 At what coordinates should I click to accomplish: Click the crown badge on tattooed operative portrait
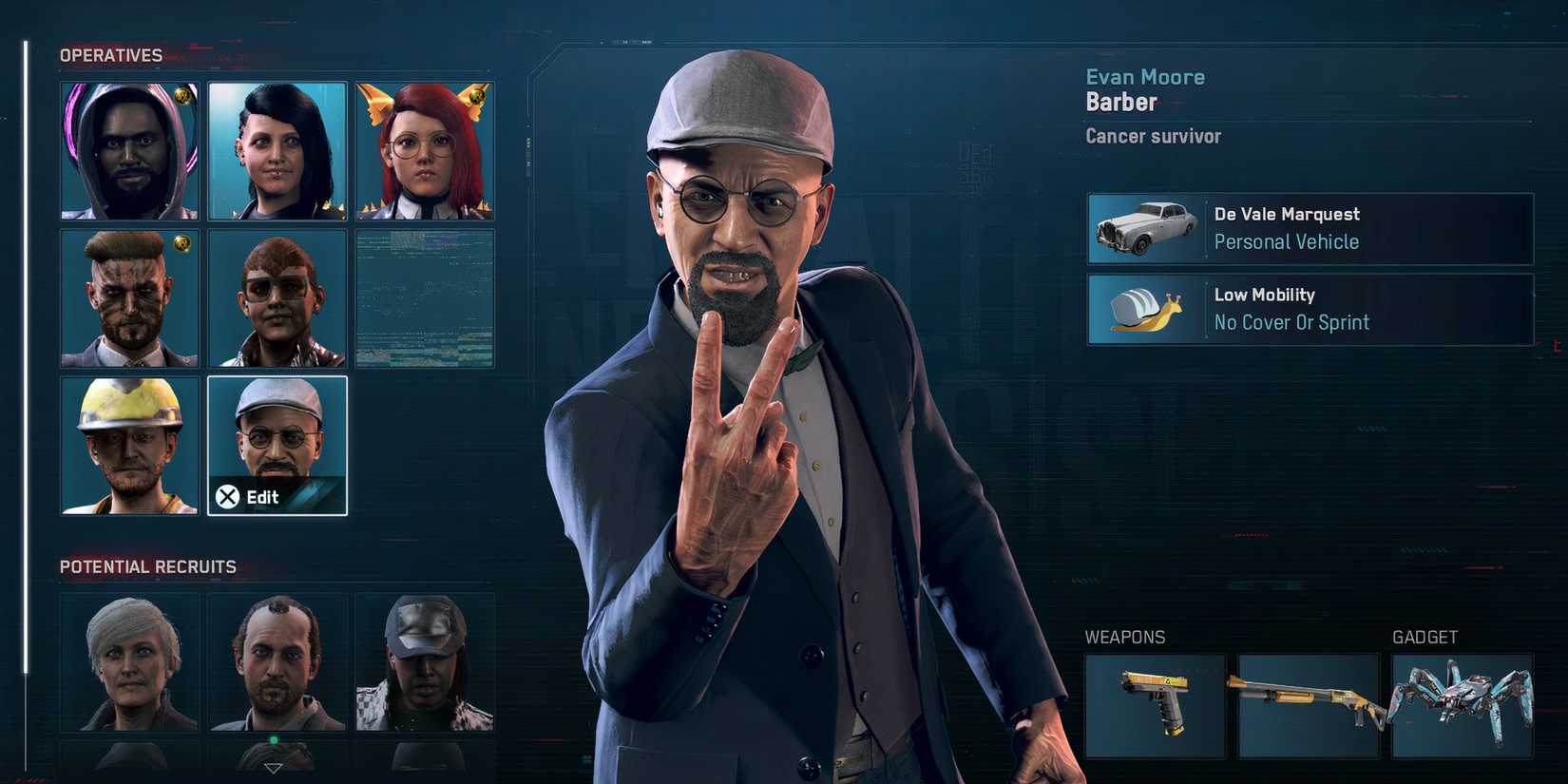pos(181,244)
